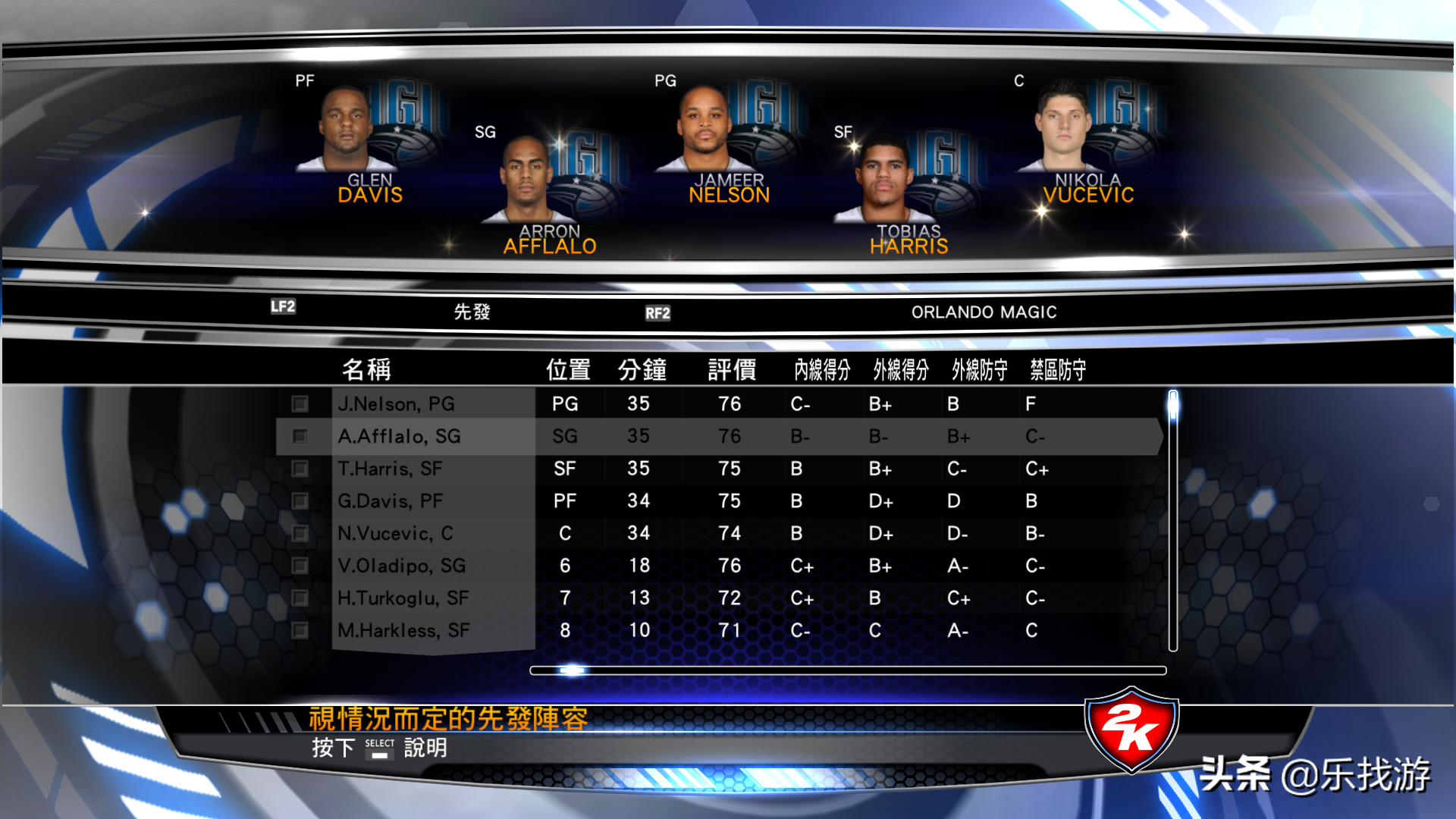Switch to the ORLANDO MAGIC tab

pos(984,311)
